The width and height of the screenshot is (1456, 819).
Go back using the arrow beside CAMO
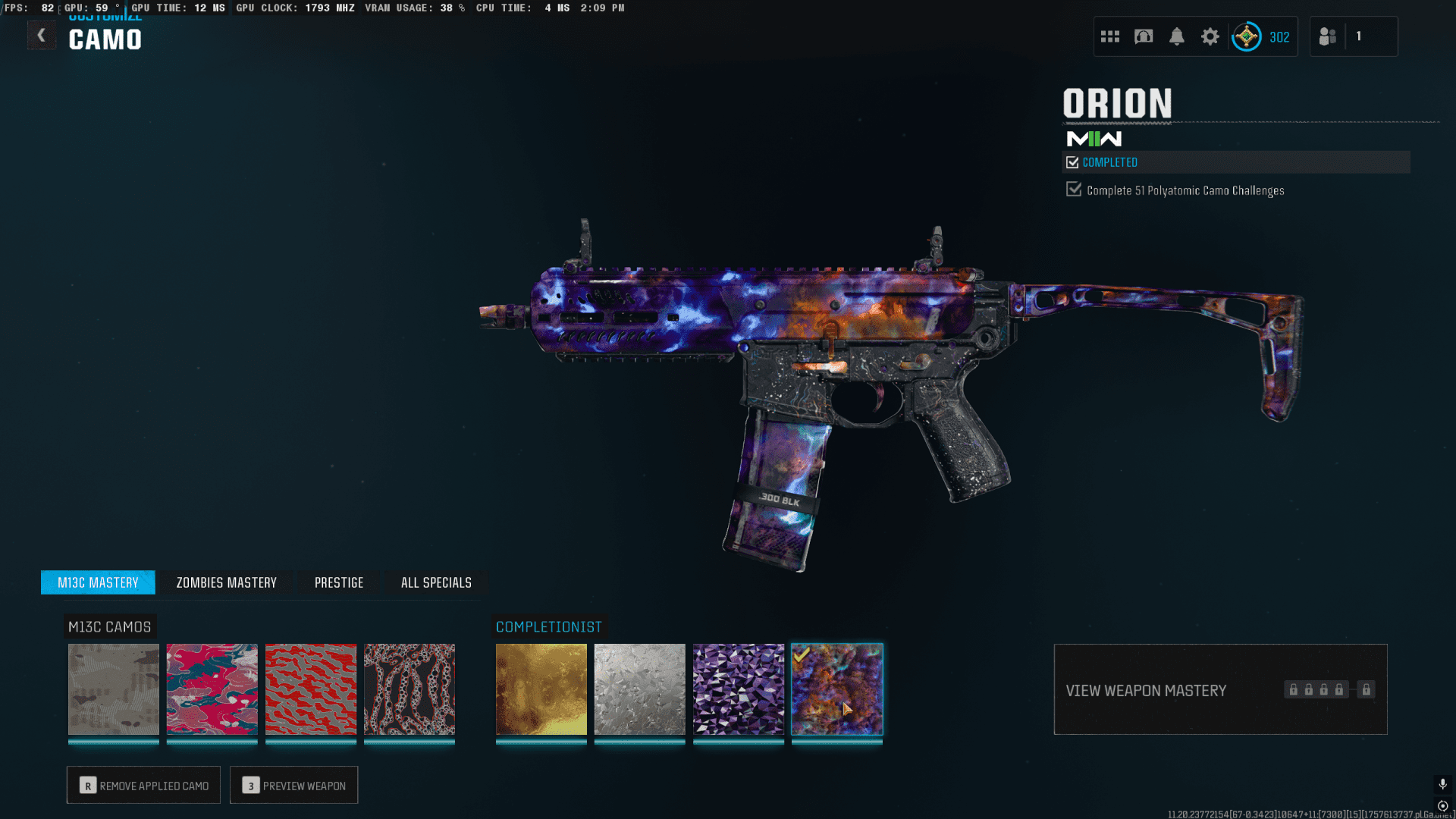(42, 36)
